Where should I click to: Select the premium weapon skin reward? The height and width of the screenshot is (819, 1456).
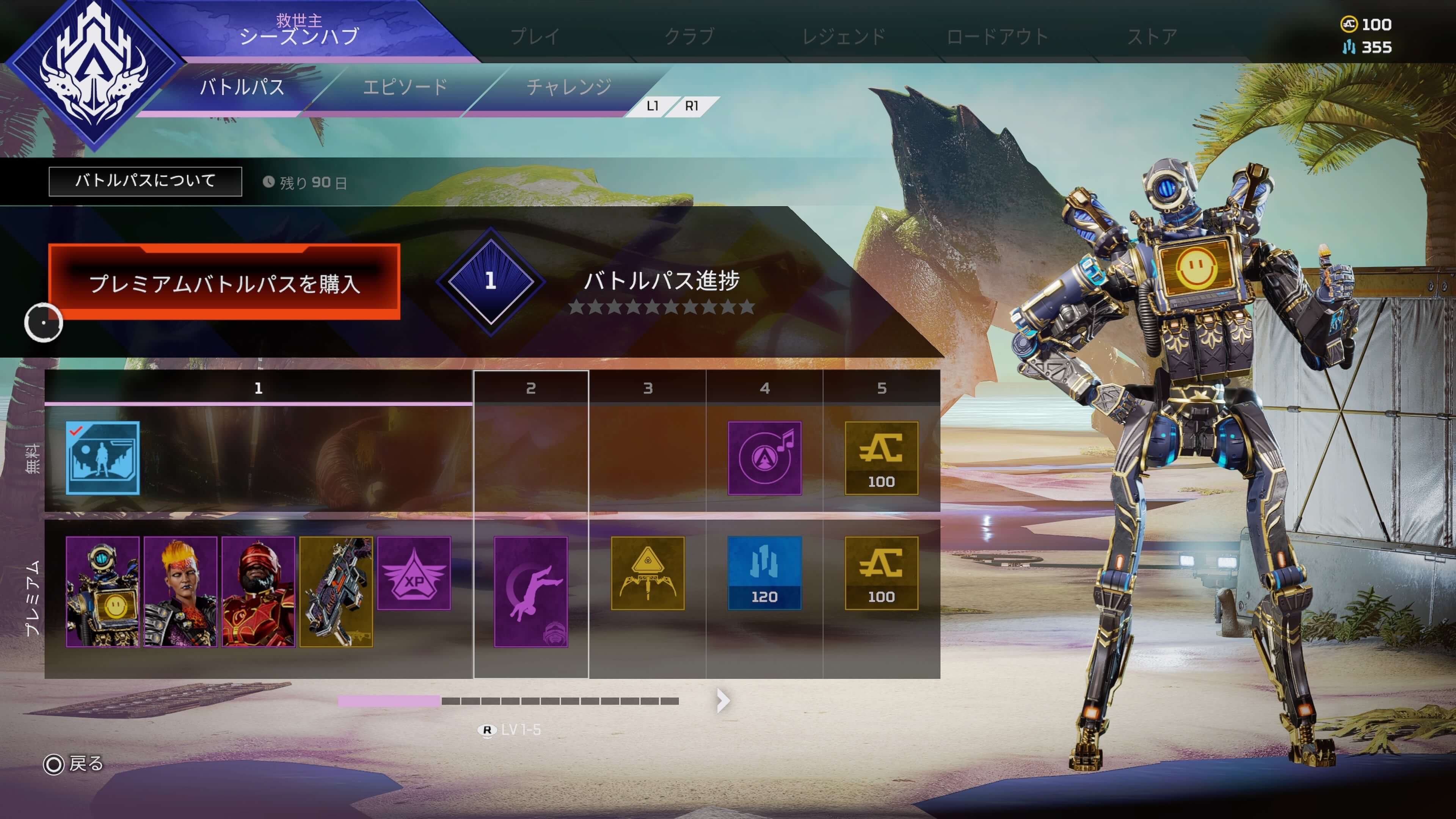coord(336,591)
